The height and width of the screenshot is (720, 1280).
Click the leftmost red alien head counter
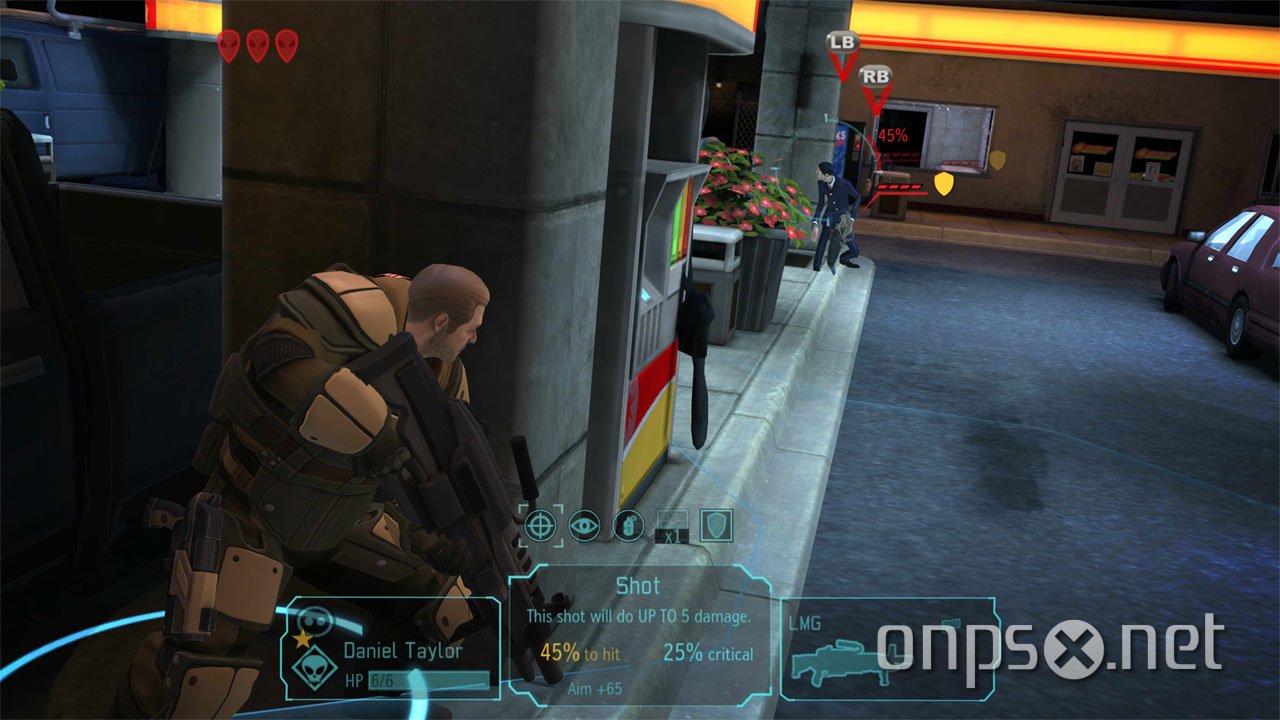[230, 47]
